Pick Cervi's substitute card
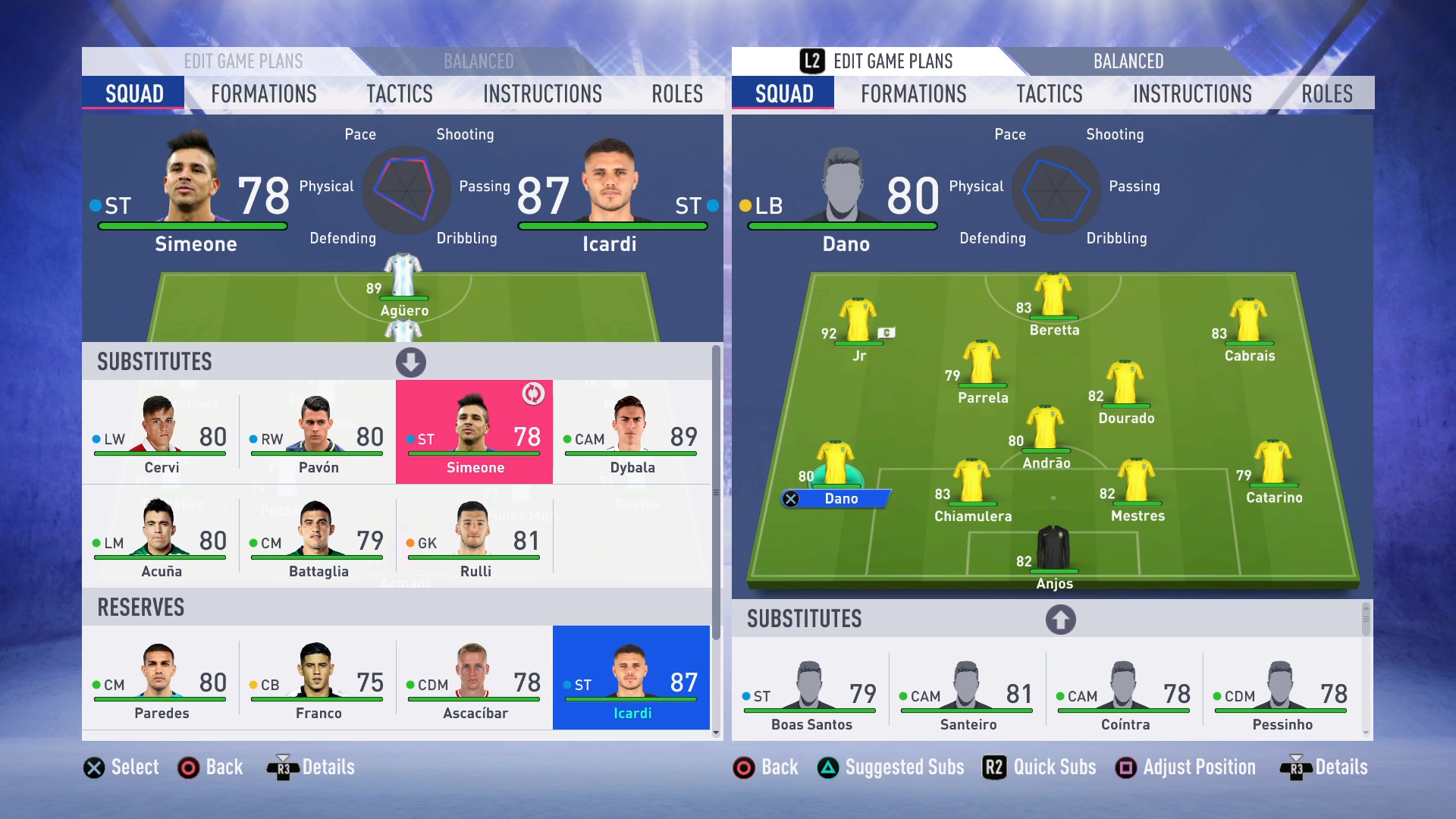 click(x=160, y=432)
